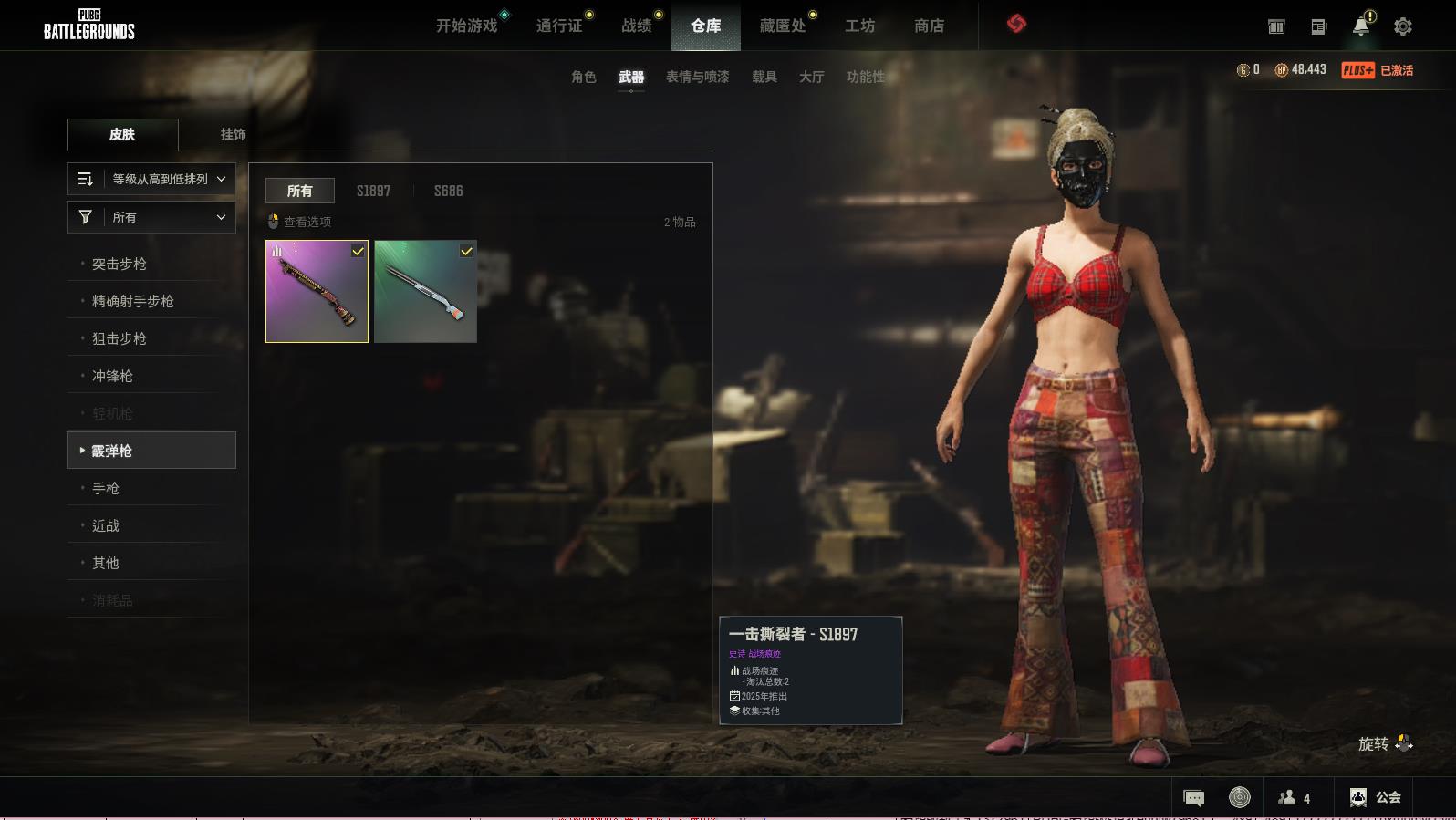
Task: Select the 载具 vehicle section
Action: (764, 78)
